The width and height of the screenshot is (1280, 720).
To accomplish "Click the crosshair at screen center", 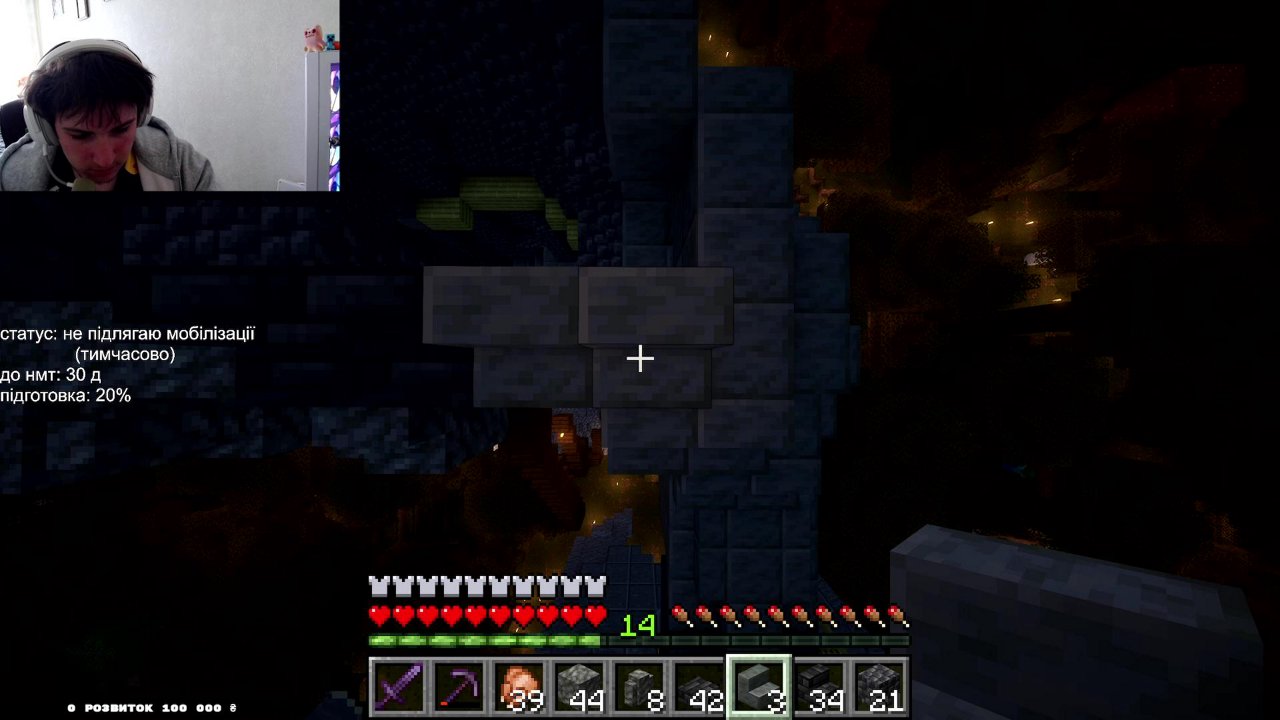I will [x=640, y=357].
